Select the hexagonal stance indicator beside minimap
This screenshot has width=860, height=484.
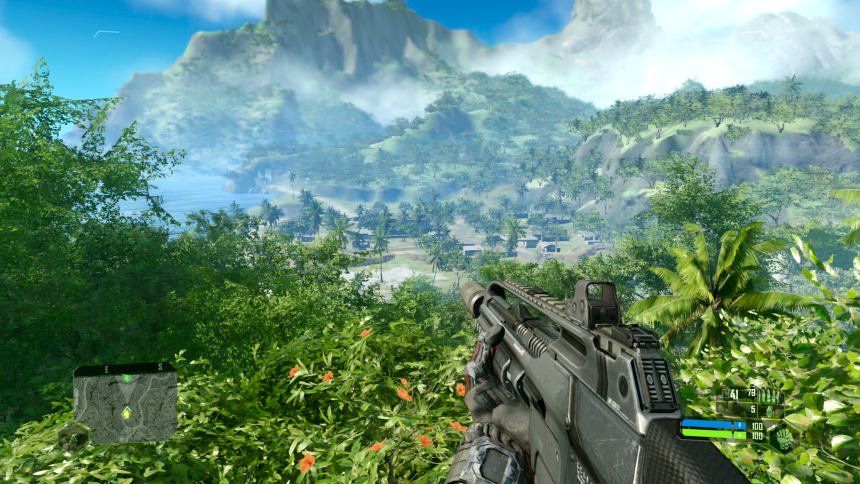click(73, 437)
